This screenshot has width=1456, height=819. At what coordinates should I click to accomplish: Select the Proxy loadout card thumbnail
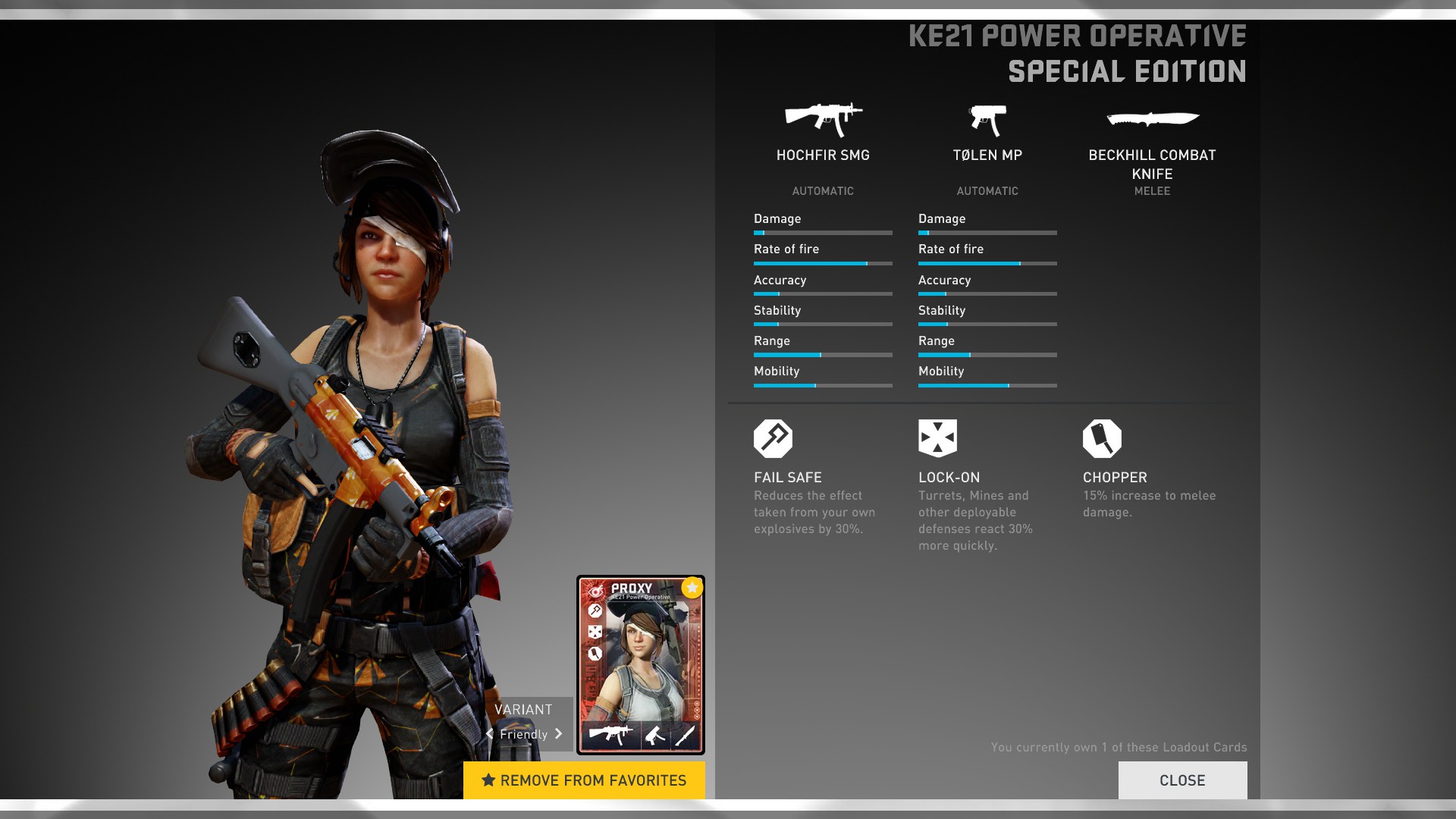pos(641,664)
